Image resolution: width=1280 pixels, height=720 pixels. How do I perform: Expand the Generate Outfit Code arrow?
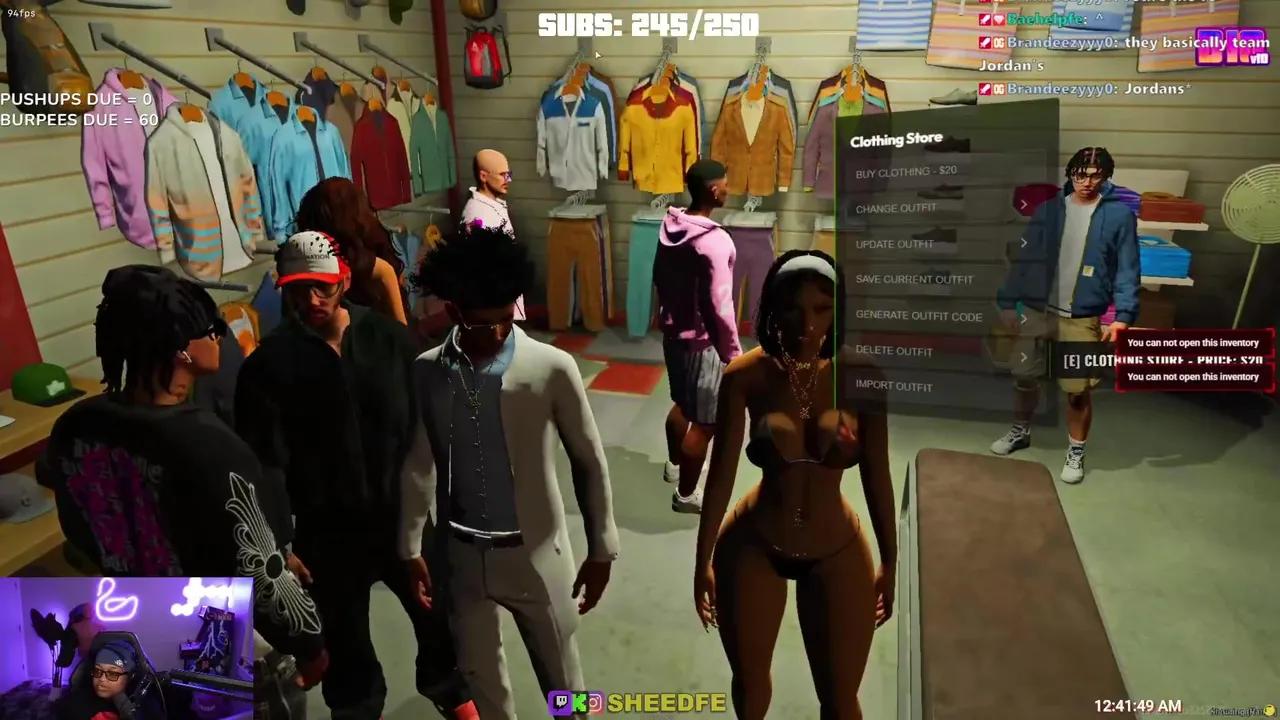(1024, 318)
